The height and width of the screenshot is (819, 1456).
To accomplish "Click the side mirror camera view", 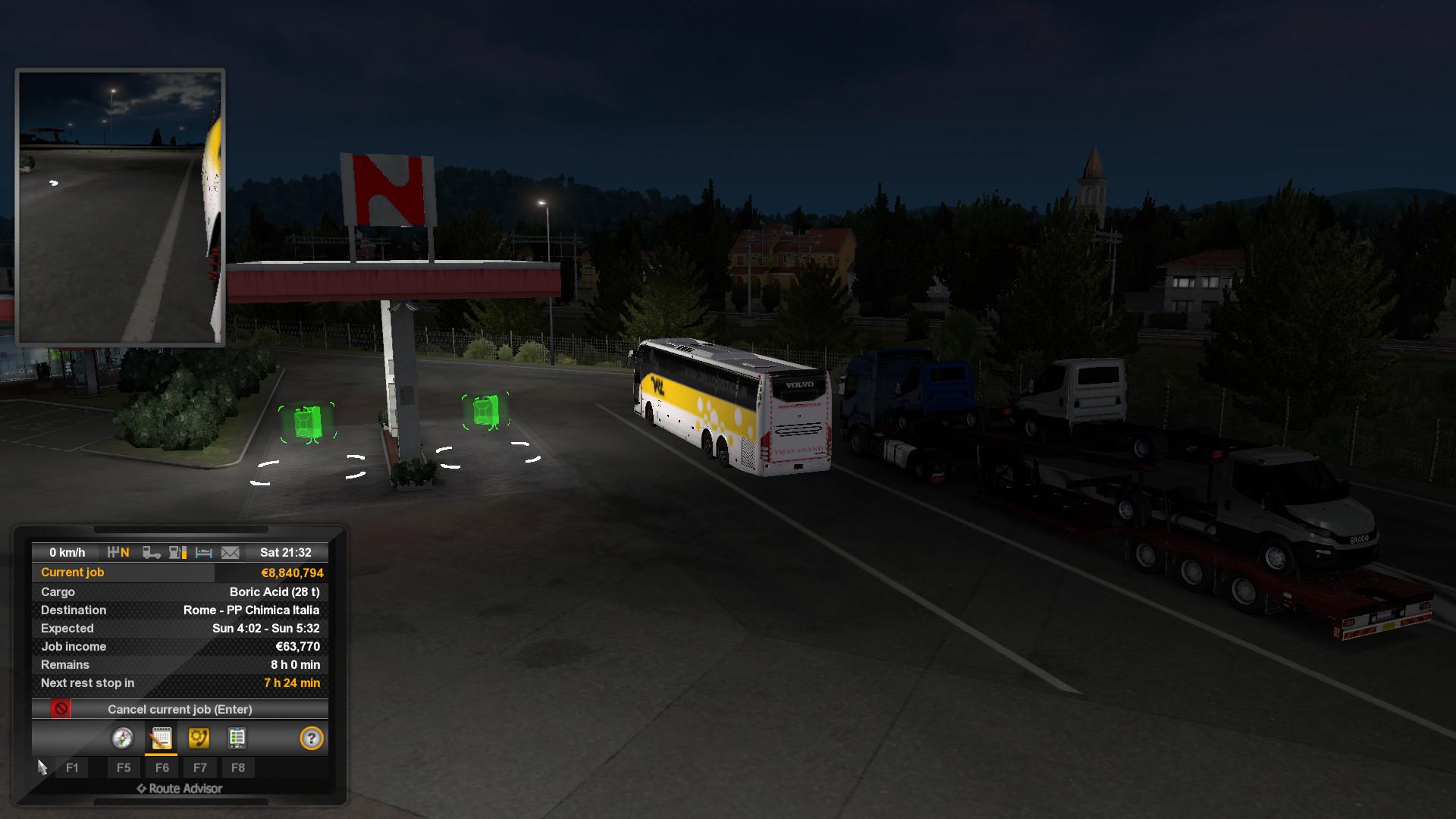I will click(120, 207).
